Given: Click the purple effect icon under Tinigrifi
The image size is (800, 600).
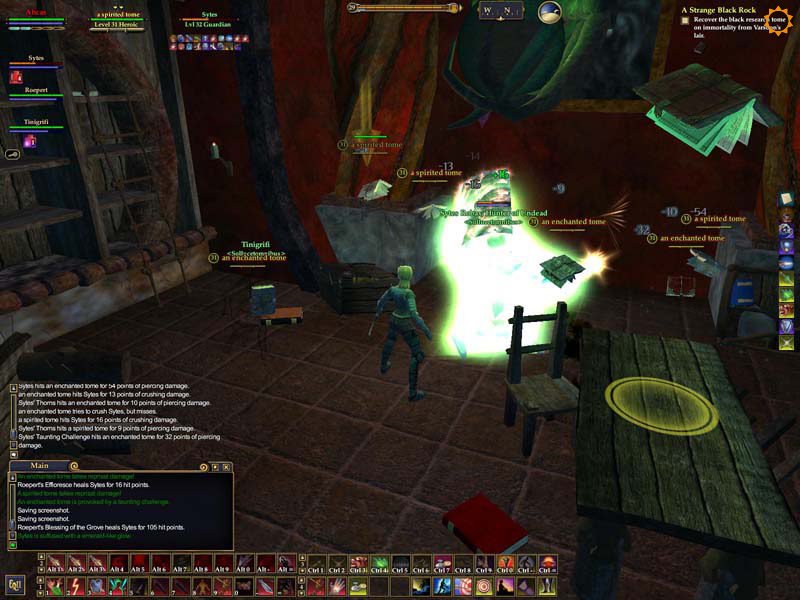Looking at the screenshot, I should (x=29, y=141).
